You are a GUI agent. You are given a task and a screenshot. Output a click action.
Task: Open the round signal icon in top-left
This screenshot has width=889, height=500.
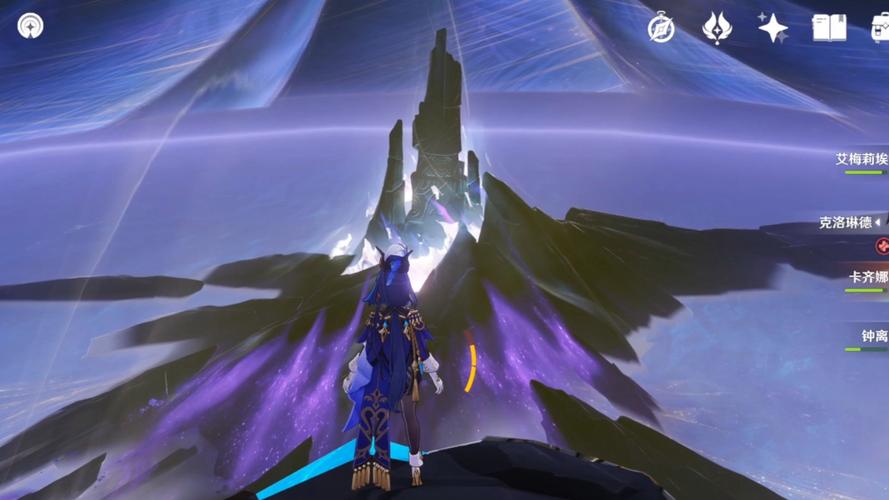(x=30, y=26)
